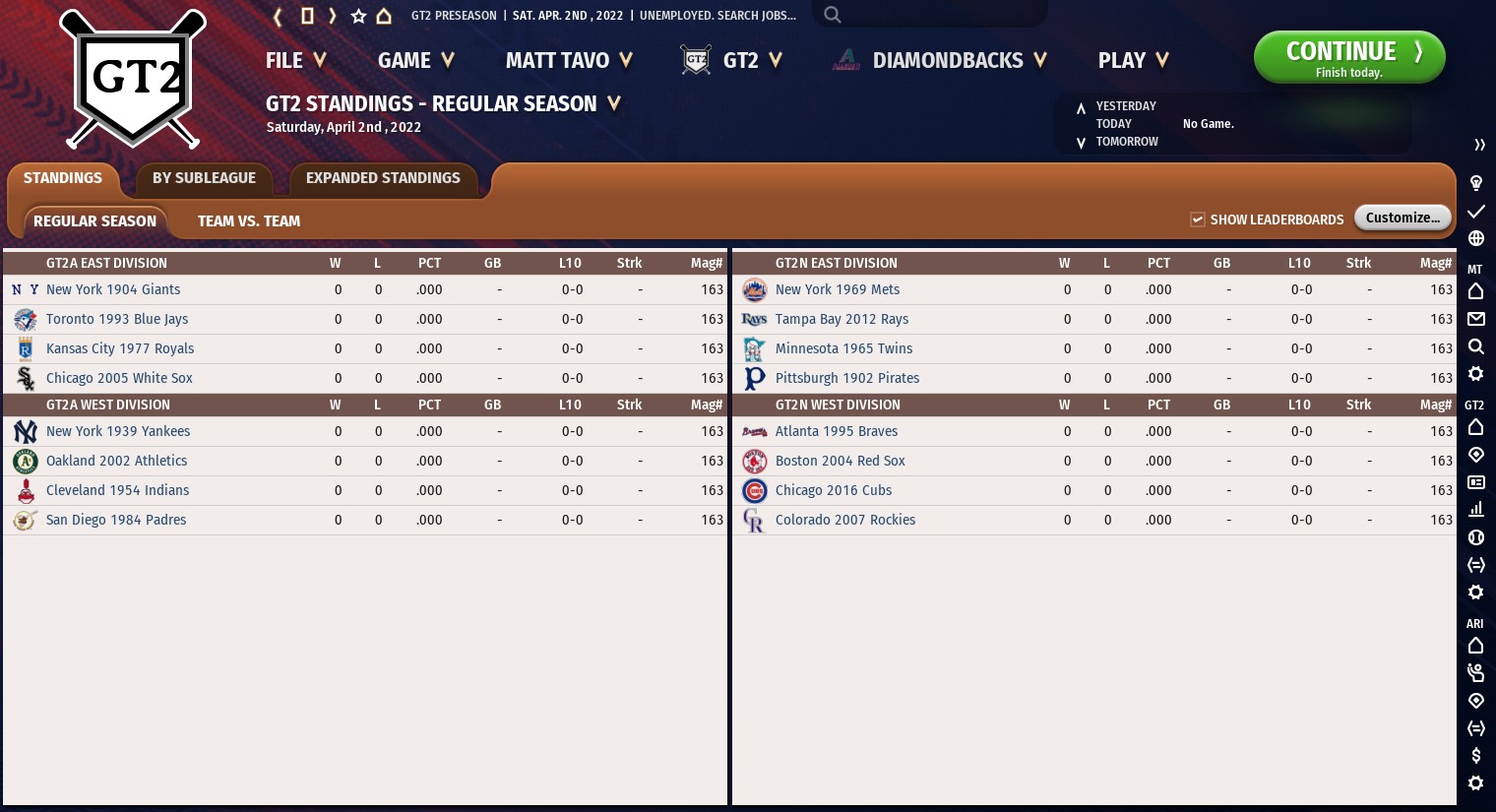
Task: Open the FILE menu
Action: (294, 61)
